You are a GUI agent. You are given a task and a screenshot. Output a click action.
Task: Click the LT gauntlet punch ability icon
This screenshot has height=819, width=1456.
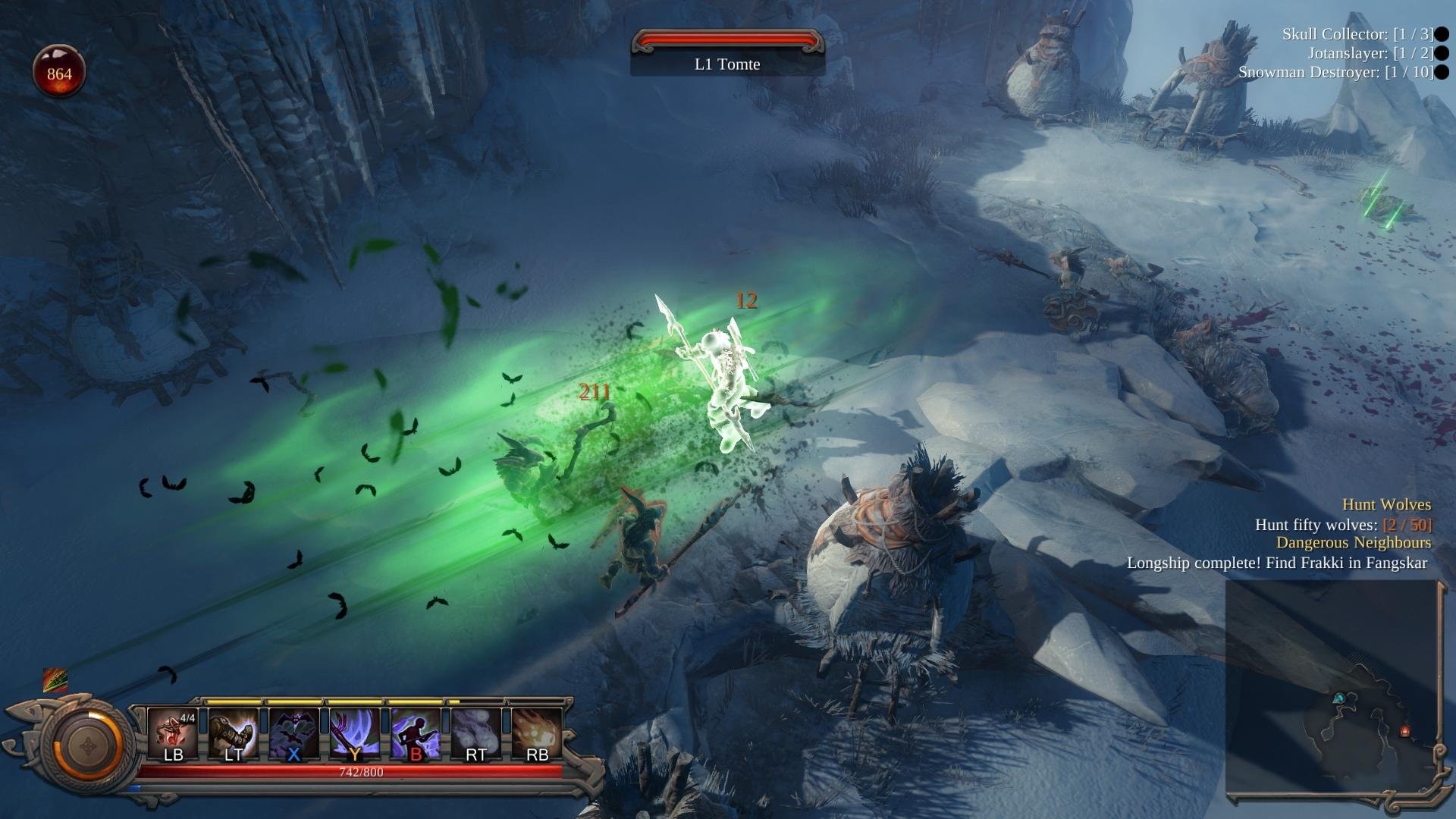234,732
